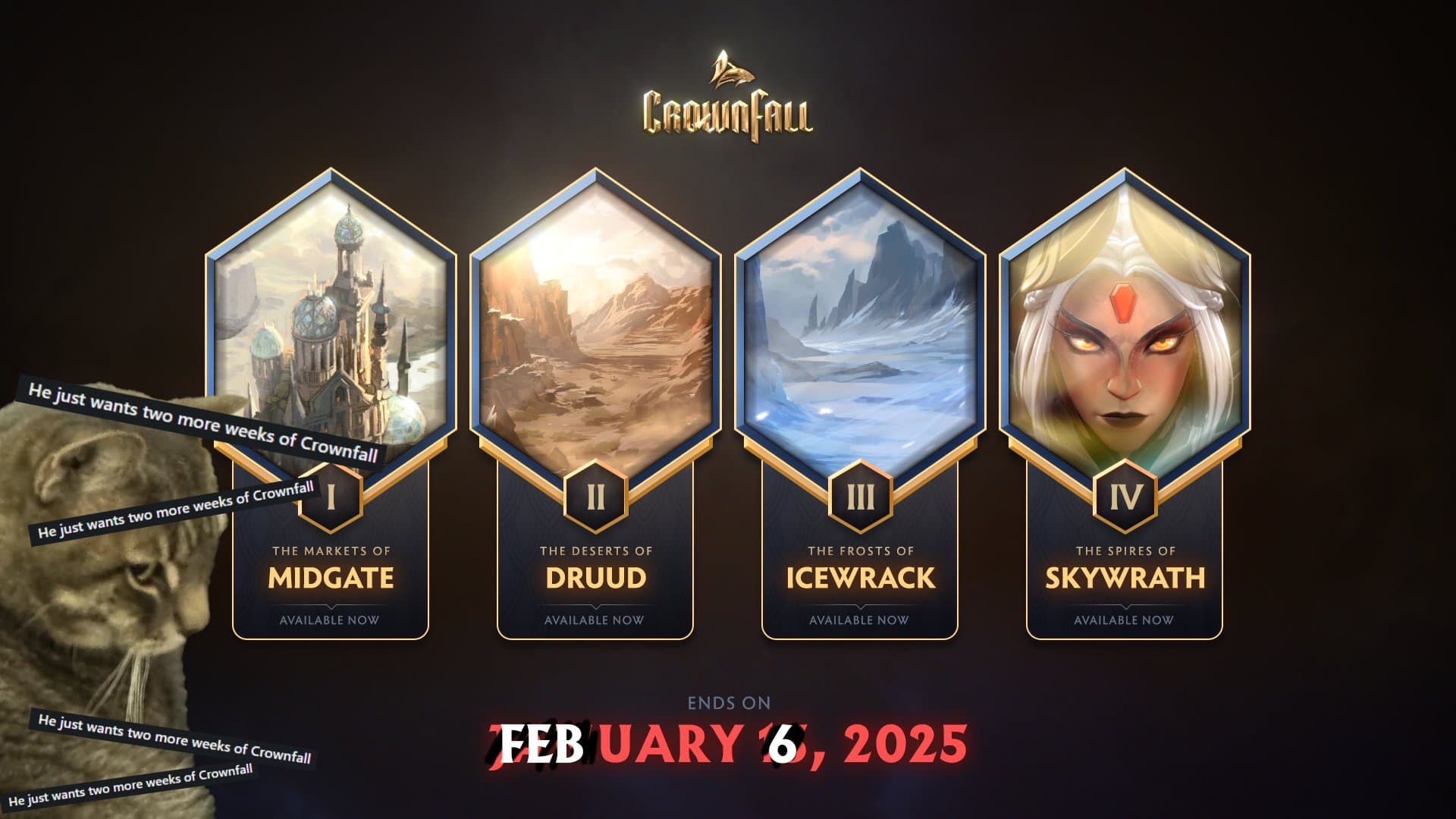Expand the chevron under Available Now on Druud

tap(594, 606)
